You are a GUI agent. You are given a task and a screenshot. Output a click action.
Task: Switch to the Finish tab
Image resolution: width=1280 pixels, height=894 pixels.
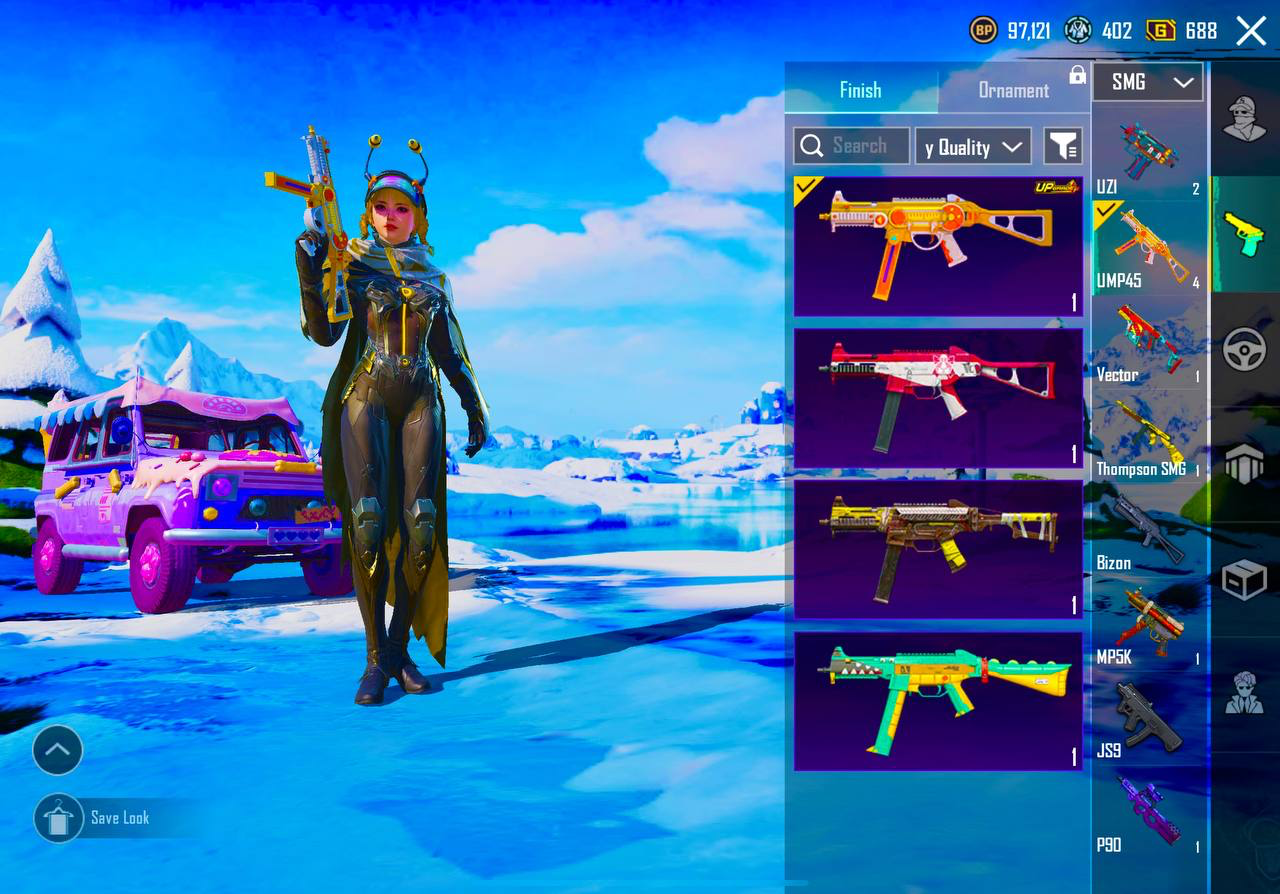pyautogui.click(x=860, y=90)
